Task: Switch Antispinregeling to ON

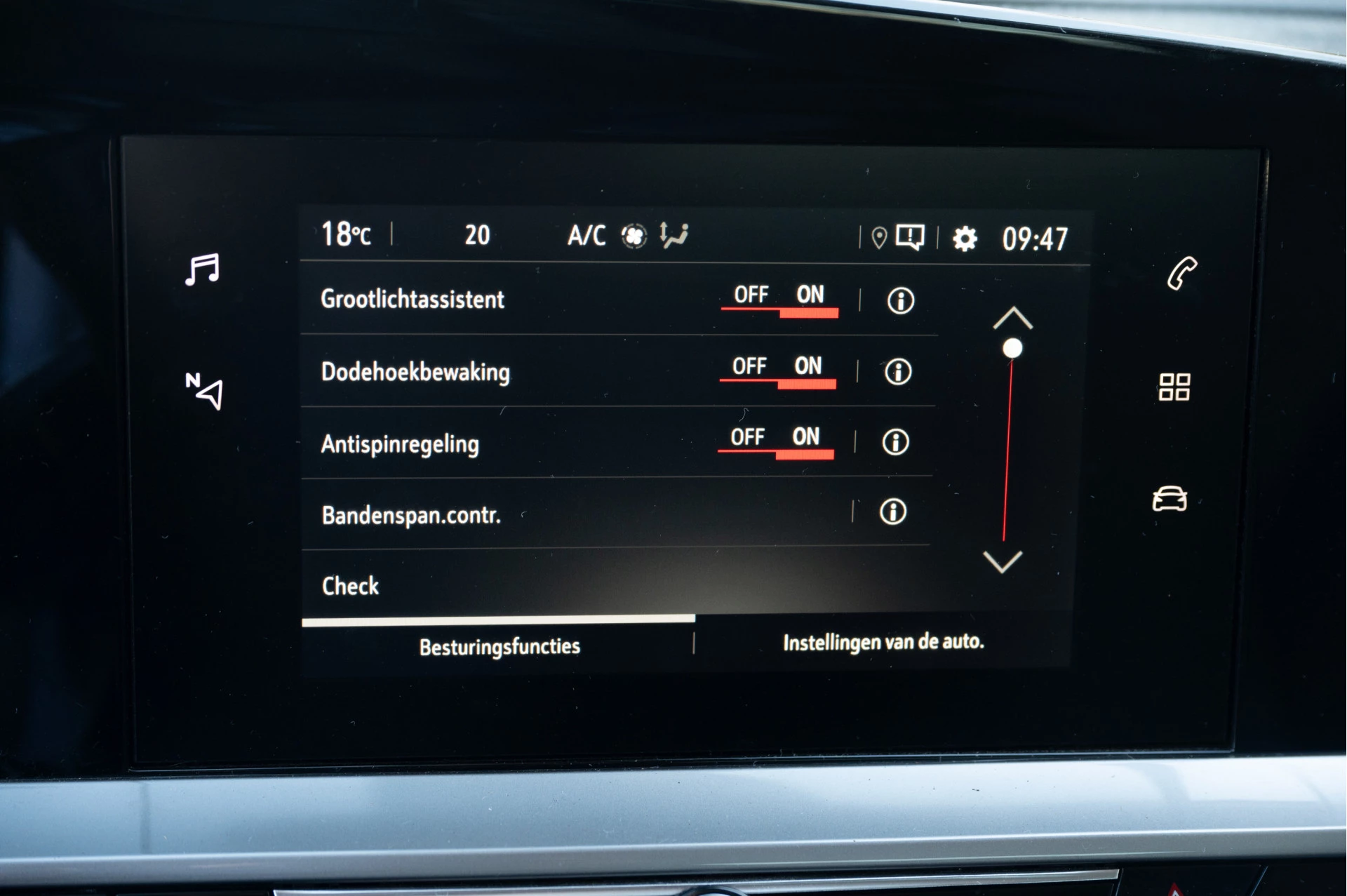Action: point(807,437)
